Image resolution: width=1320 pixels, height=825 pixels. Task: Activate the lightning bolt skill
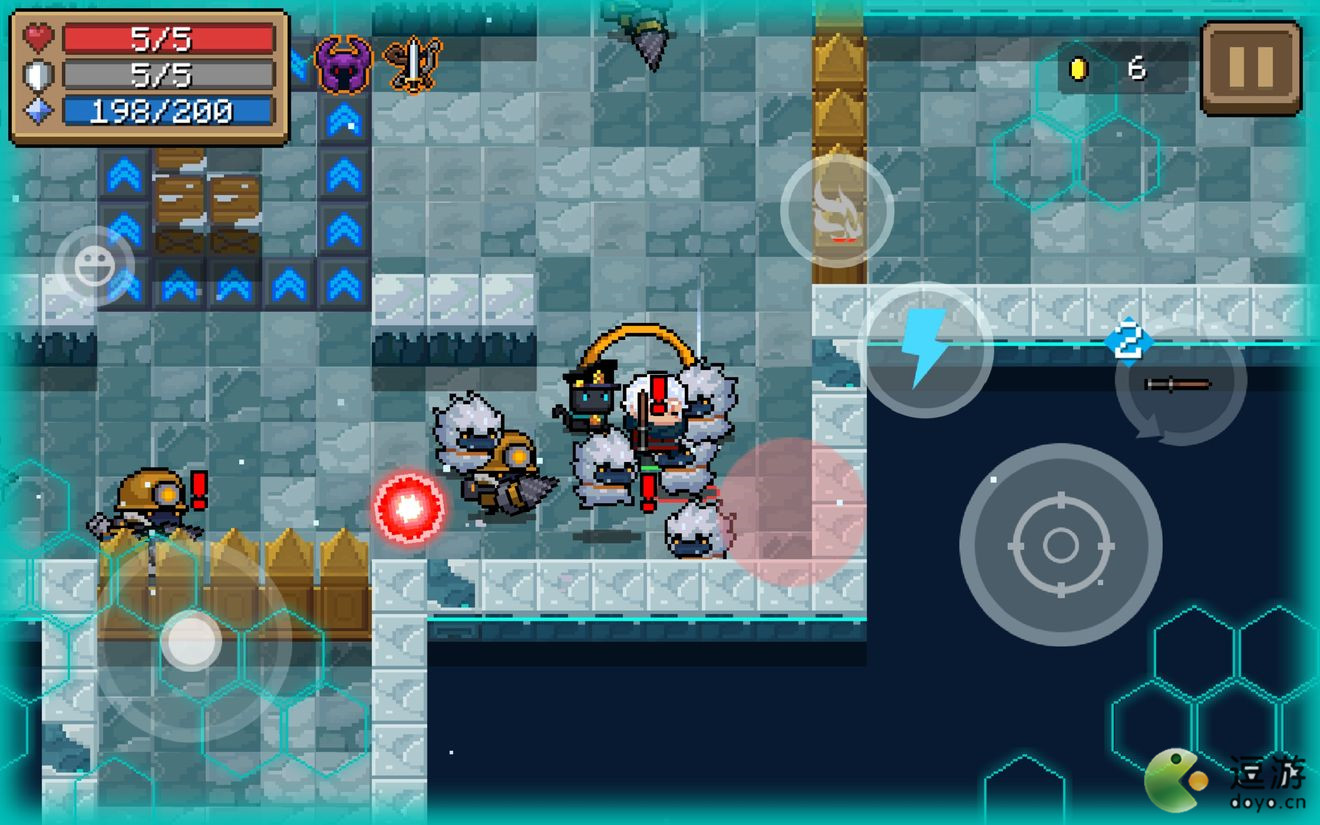tap(925, 349)
